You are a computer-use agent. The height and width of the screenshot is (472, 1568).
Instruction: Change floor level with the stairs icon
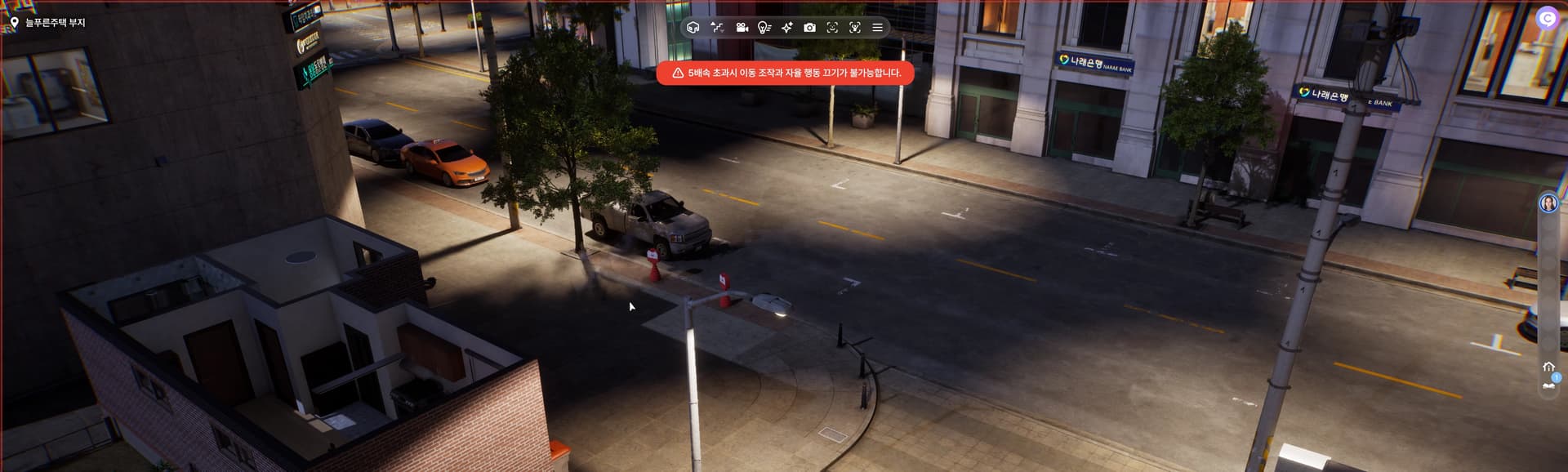(x=717, y=28)
